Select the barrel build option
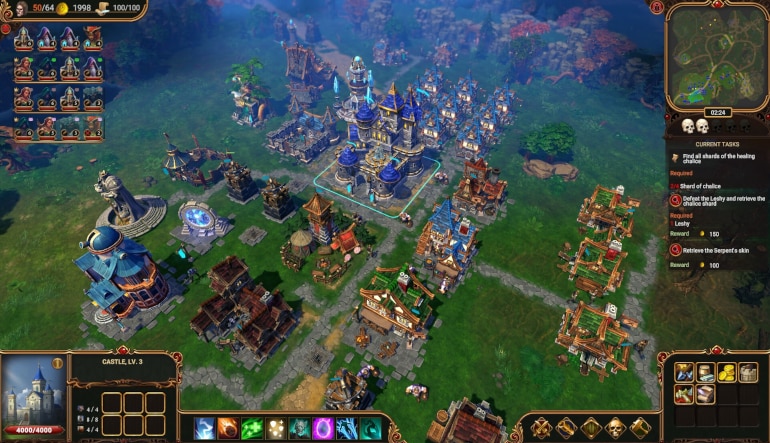 pos(705,372)
